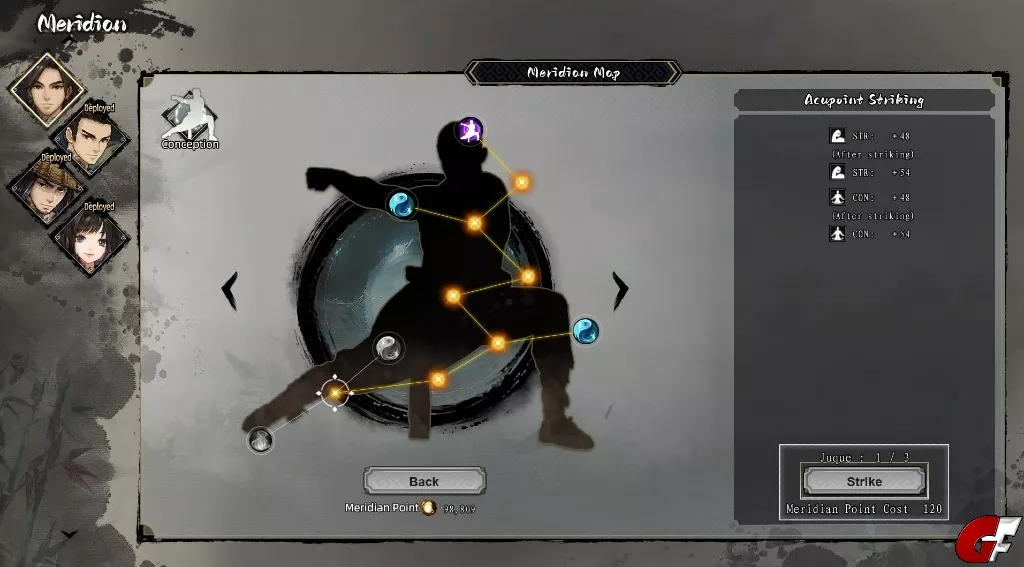This screenshot has height=567, width=1024.
Task: Select the teal yin-yang node beside the knee
Action: tap(585, 331)
